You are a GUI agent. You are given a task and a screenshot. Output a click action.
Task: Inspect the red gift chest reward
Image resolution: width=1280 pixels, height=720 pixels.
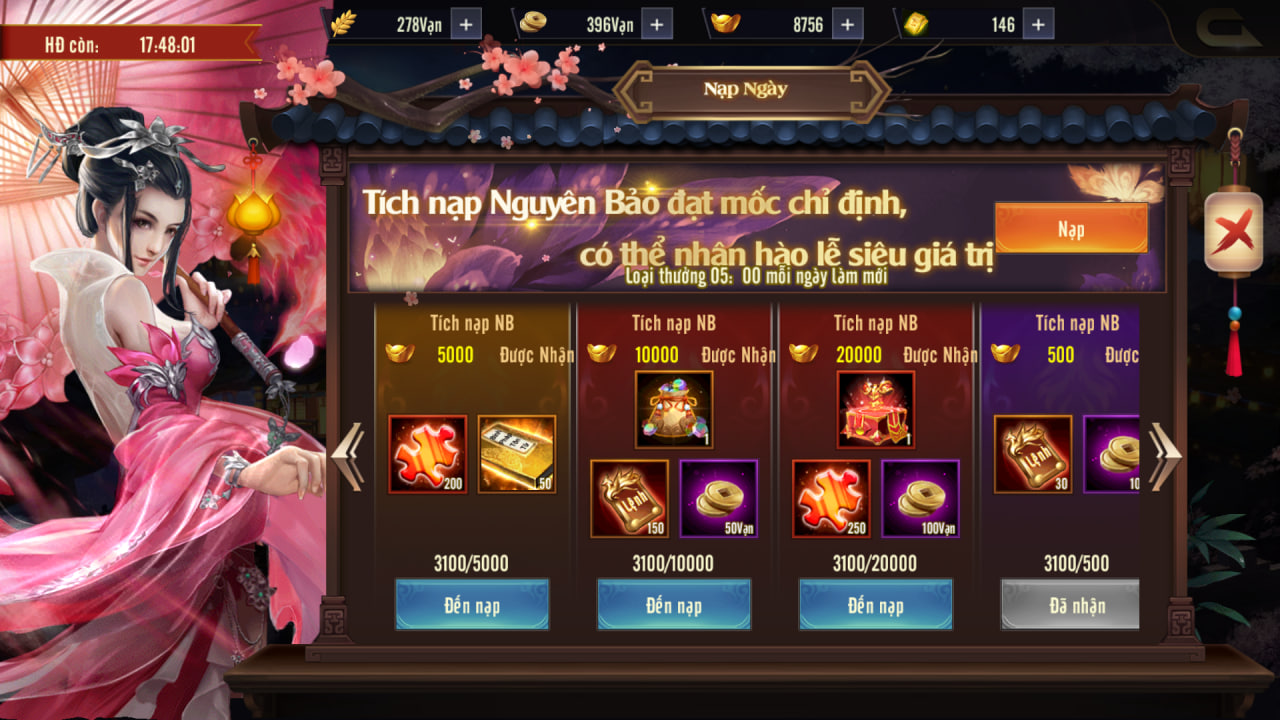tap(875, 409)
